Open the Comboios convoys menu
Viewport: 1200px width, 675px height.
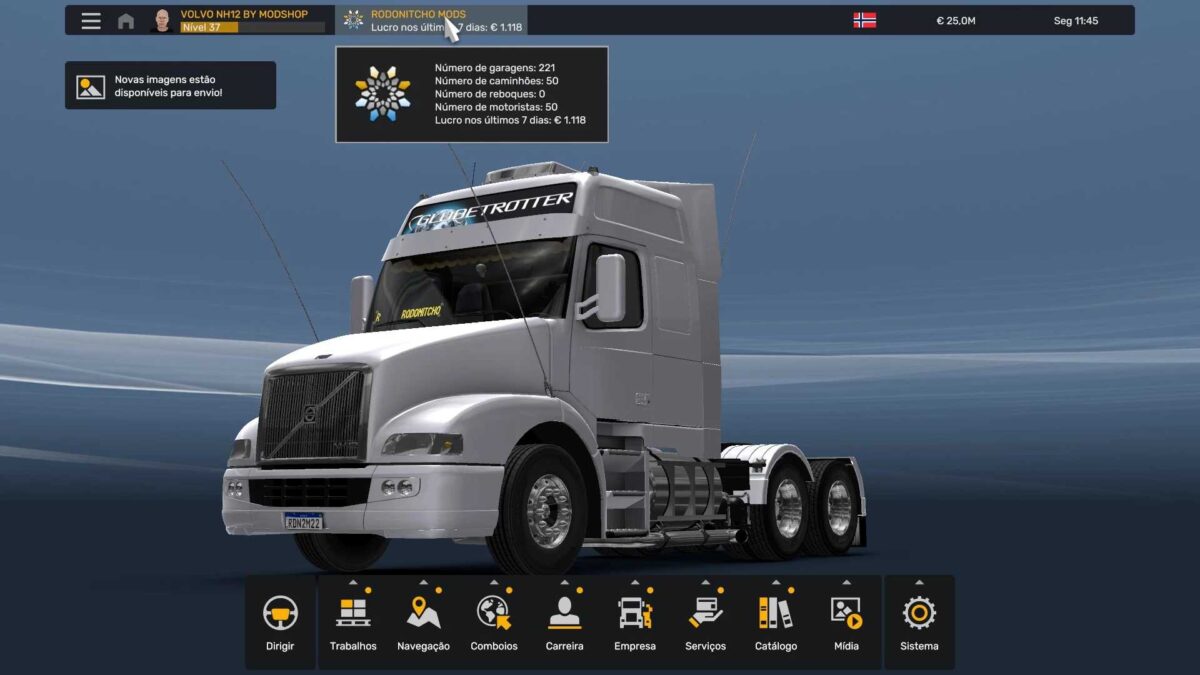coord(494,622)
